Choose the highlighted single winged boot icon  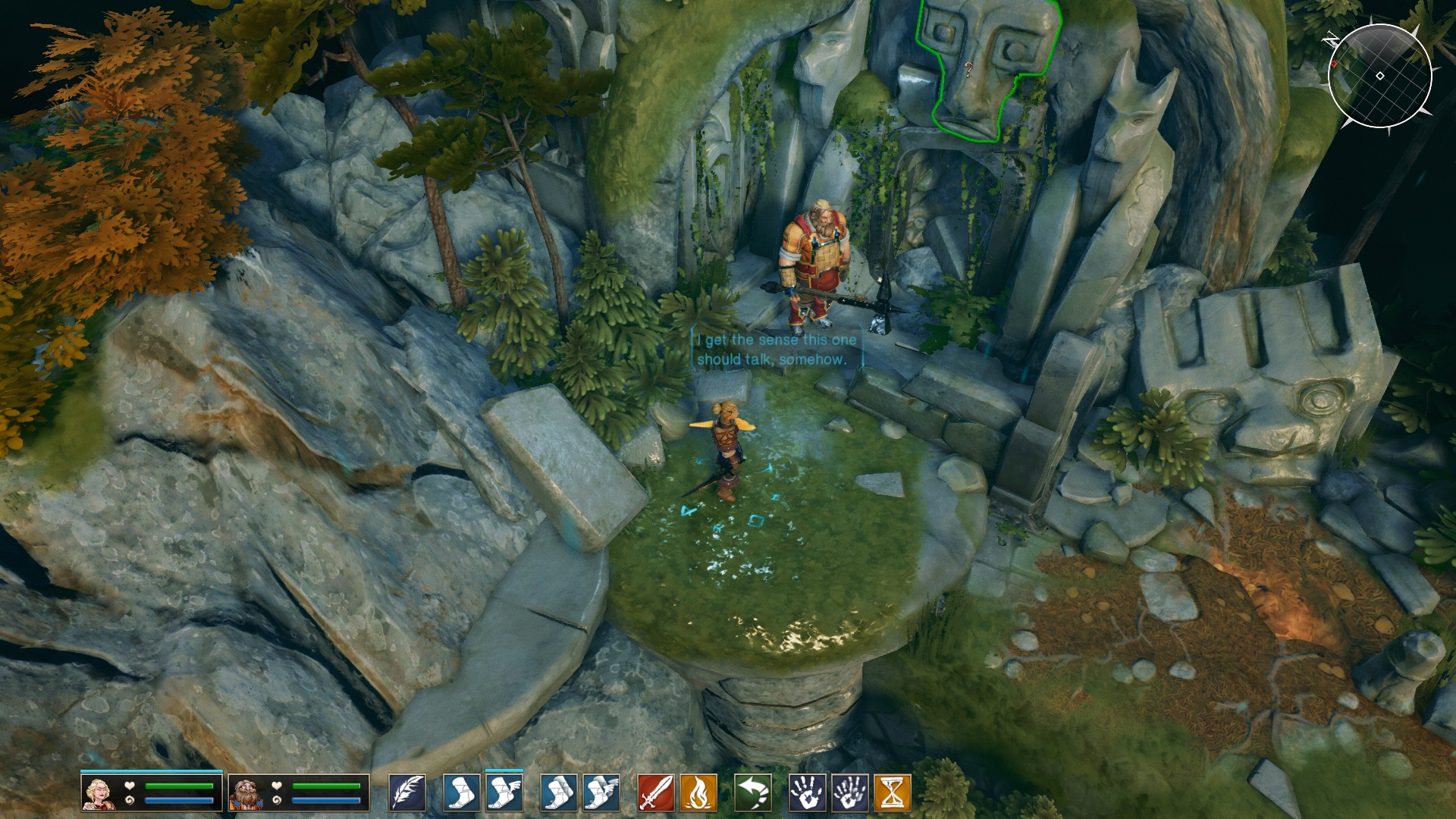click(504, 793)
